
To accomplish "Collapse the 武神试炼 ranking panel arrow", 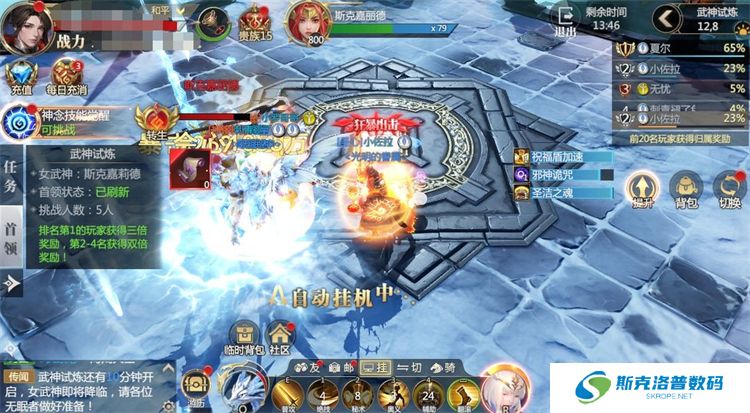I will point(663,18).
